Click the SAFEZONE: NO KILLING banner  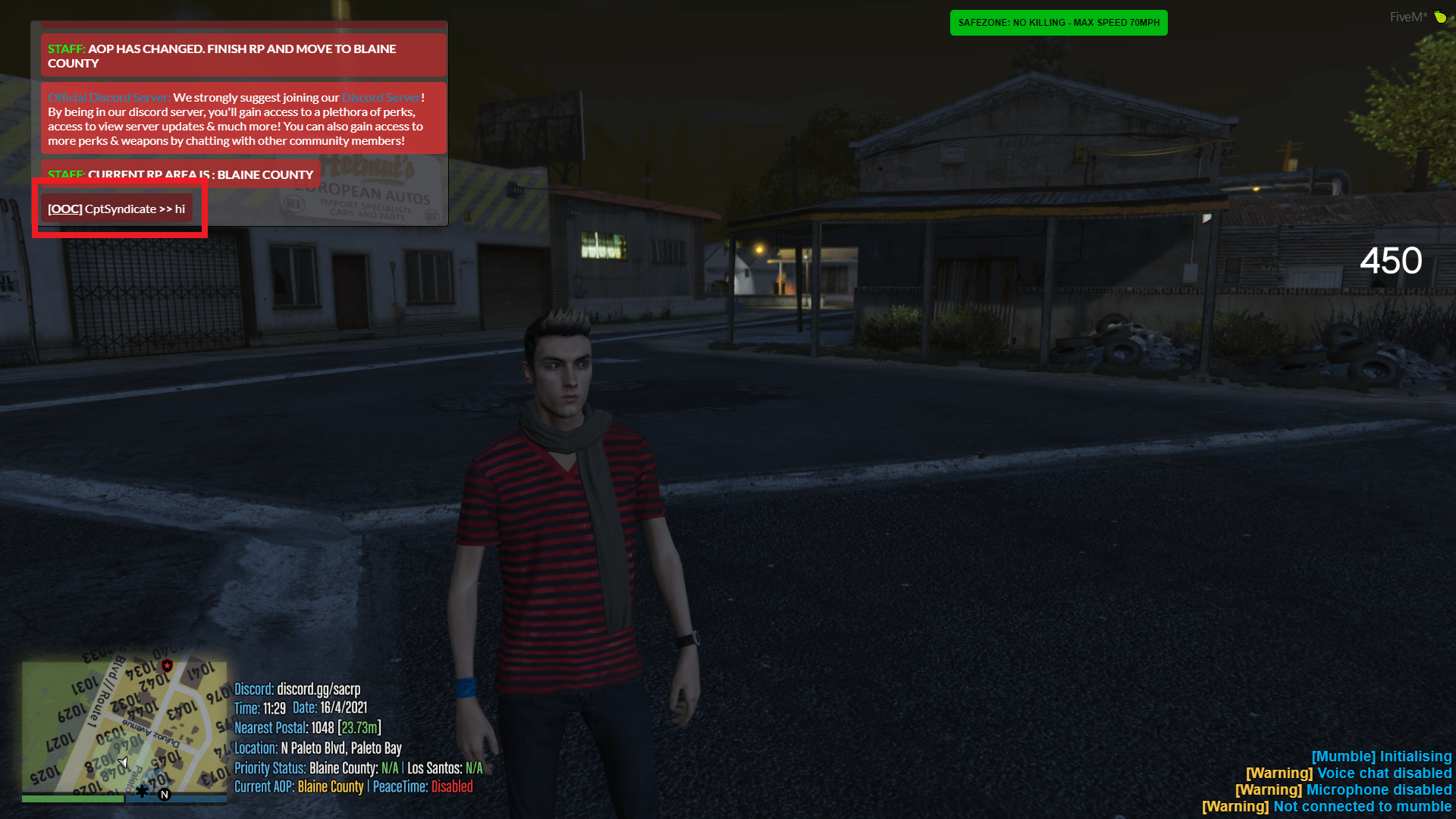pos(1058,23)
